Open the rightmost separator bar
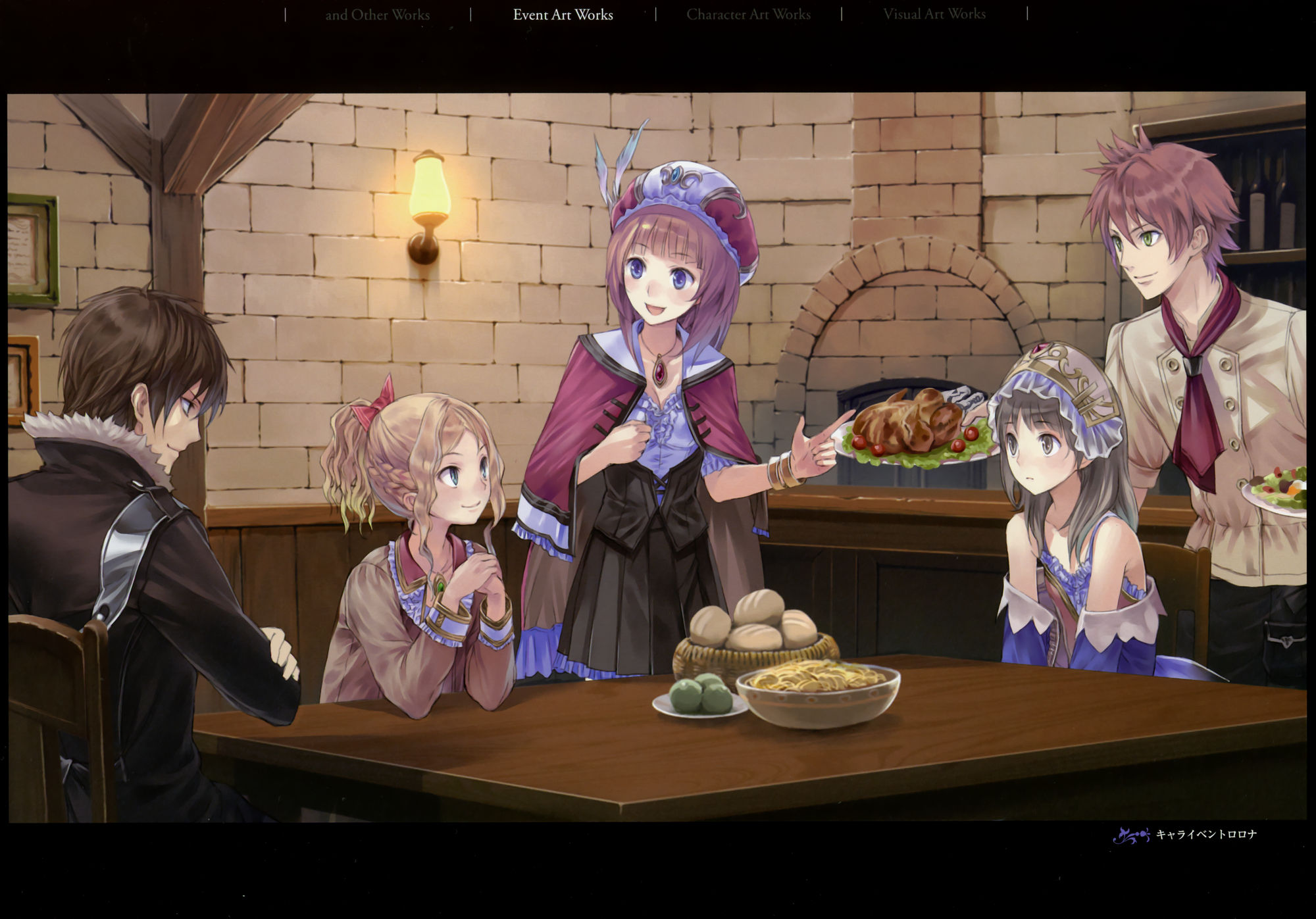The height and width of the screenshot is (919, 1316). pos(1026,13)
